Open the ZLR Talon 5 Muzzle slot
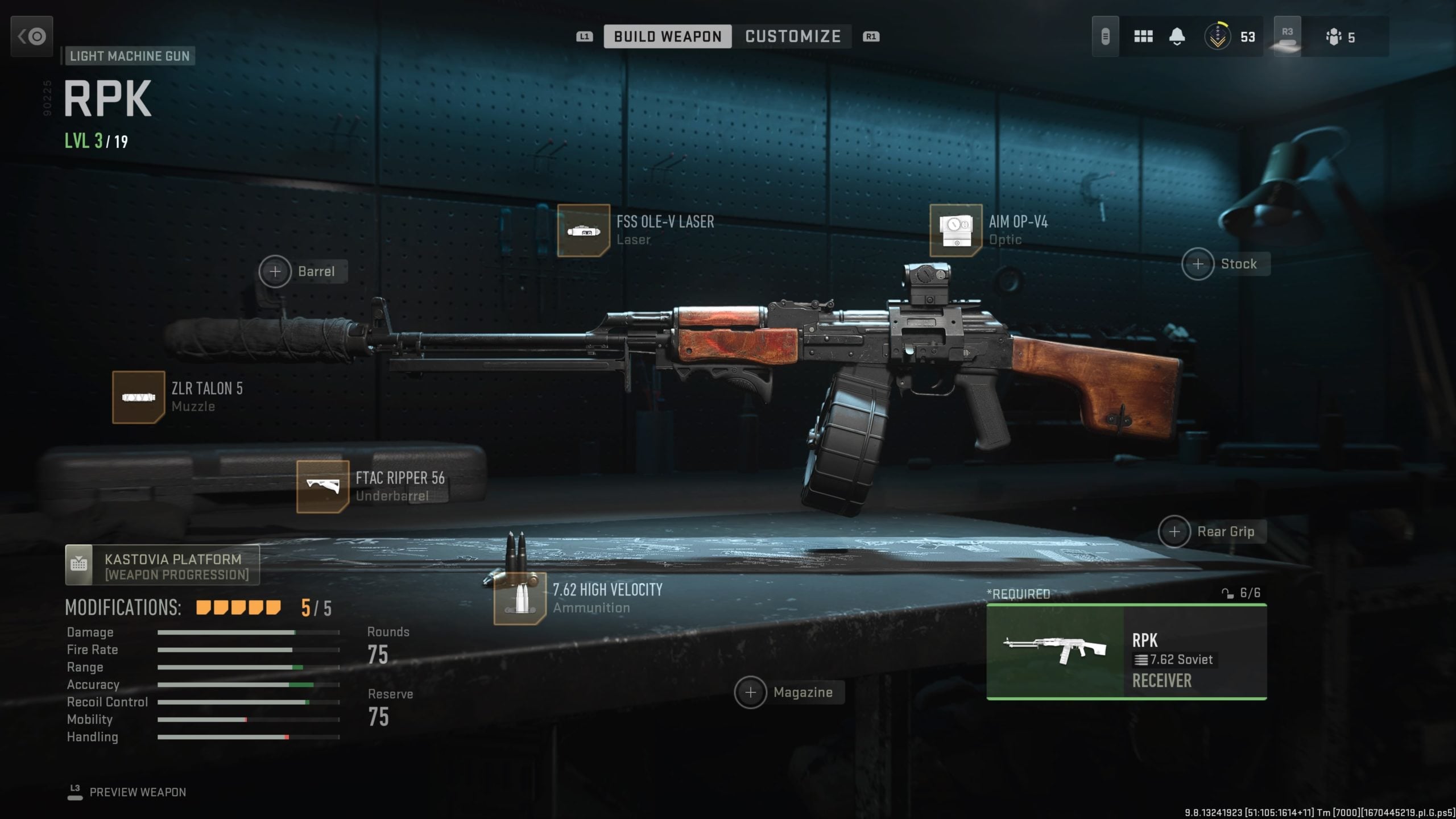Viewport: 1456px width, 819px height. point(136,397)
